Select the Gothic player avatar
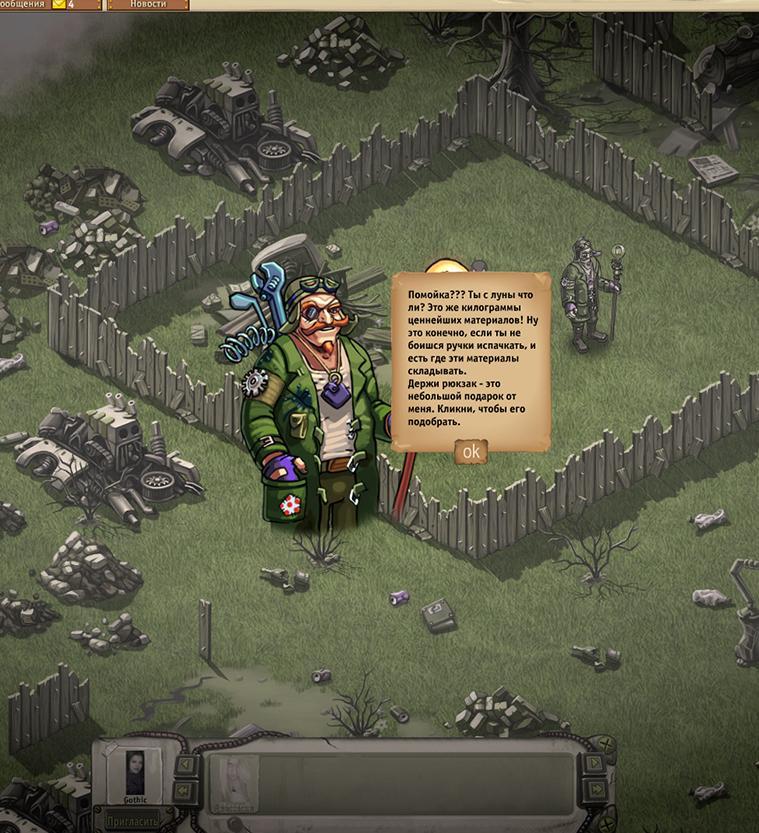 click(x=134, y=771)
